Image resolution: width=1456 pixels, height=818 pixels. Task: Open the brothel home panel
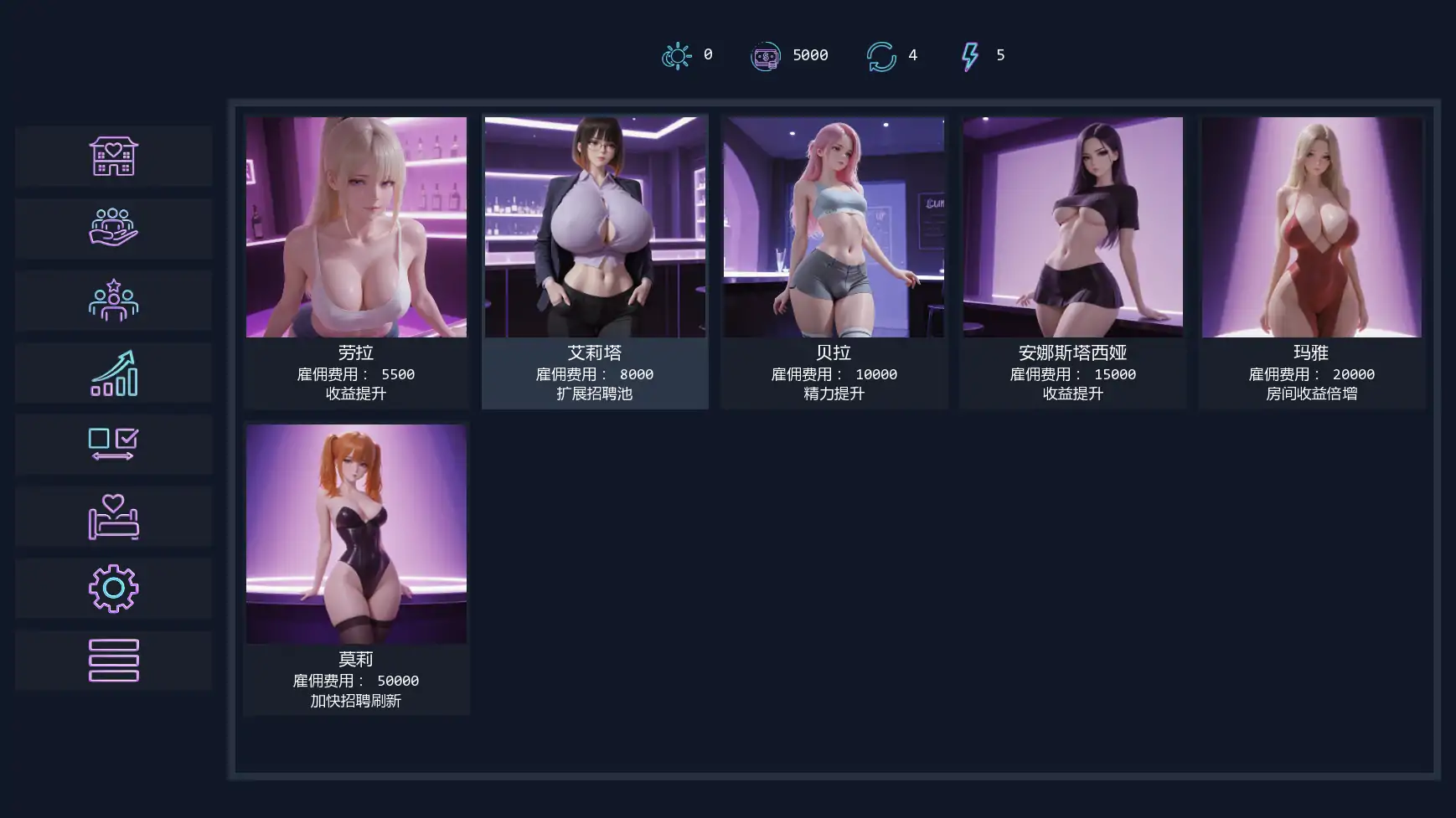pos(113,157)
